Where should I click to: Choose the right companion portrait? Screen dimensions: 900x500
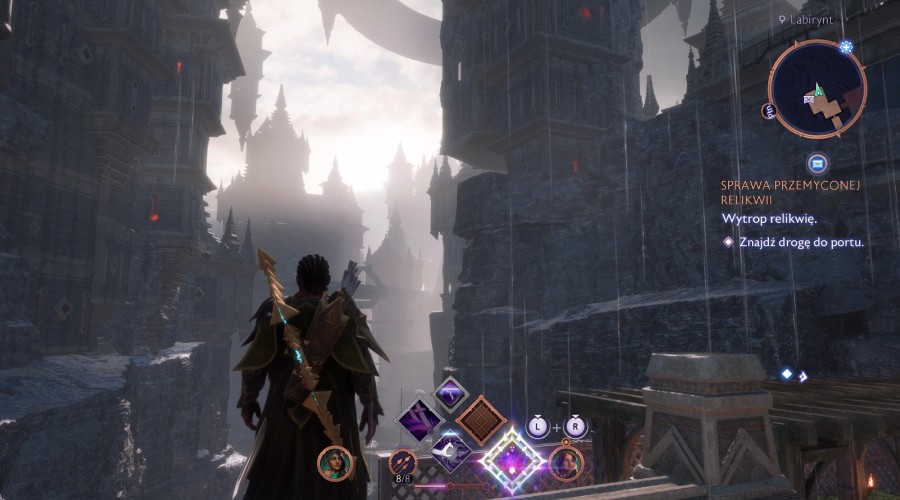[x=566, y=462]
